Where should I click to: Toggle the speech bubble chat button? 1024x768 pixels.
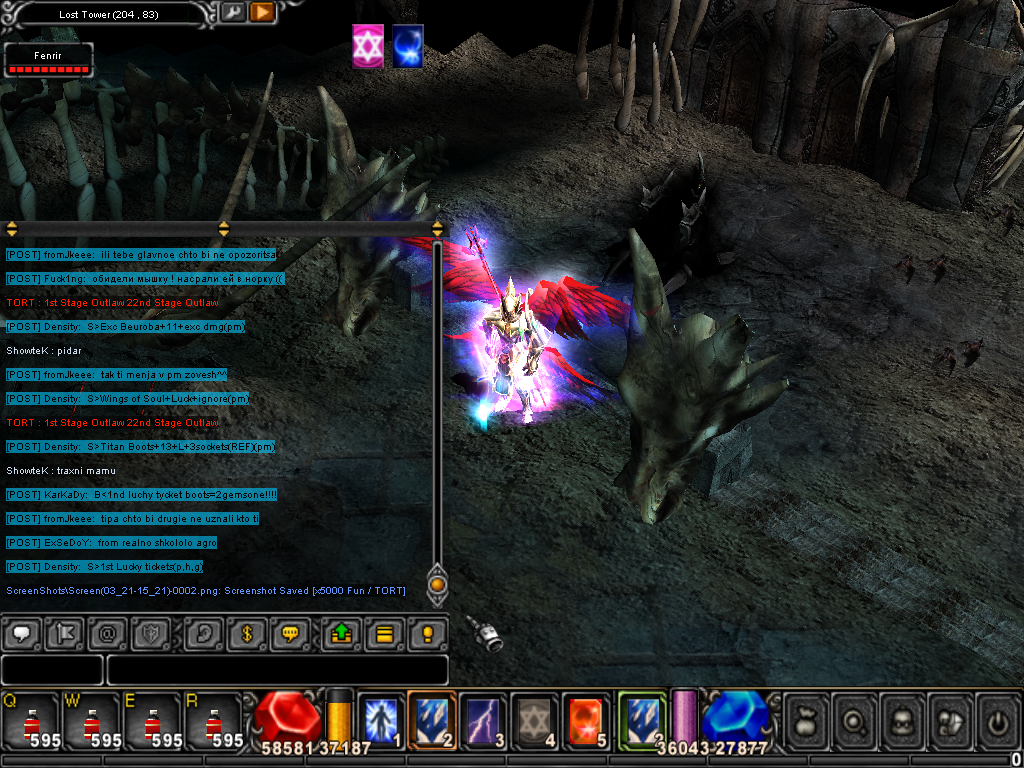[x=23, y=633]
